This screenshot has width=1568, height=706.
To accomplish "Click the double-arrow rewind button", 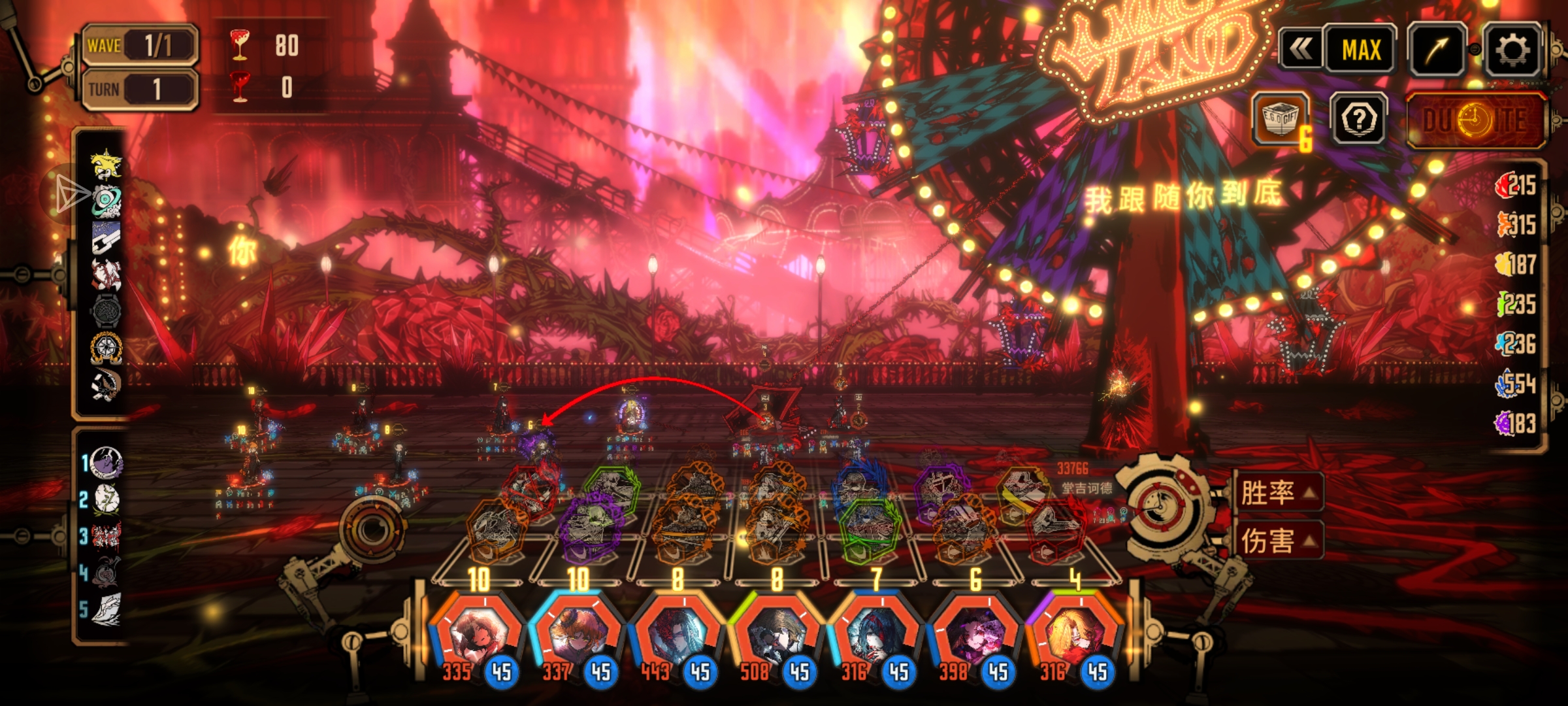I will pos(1300,49).
